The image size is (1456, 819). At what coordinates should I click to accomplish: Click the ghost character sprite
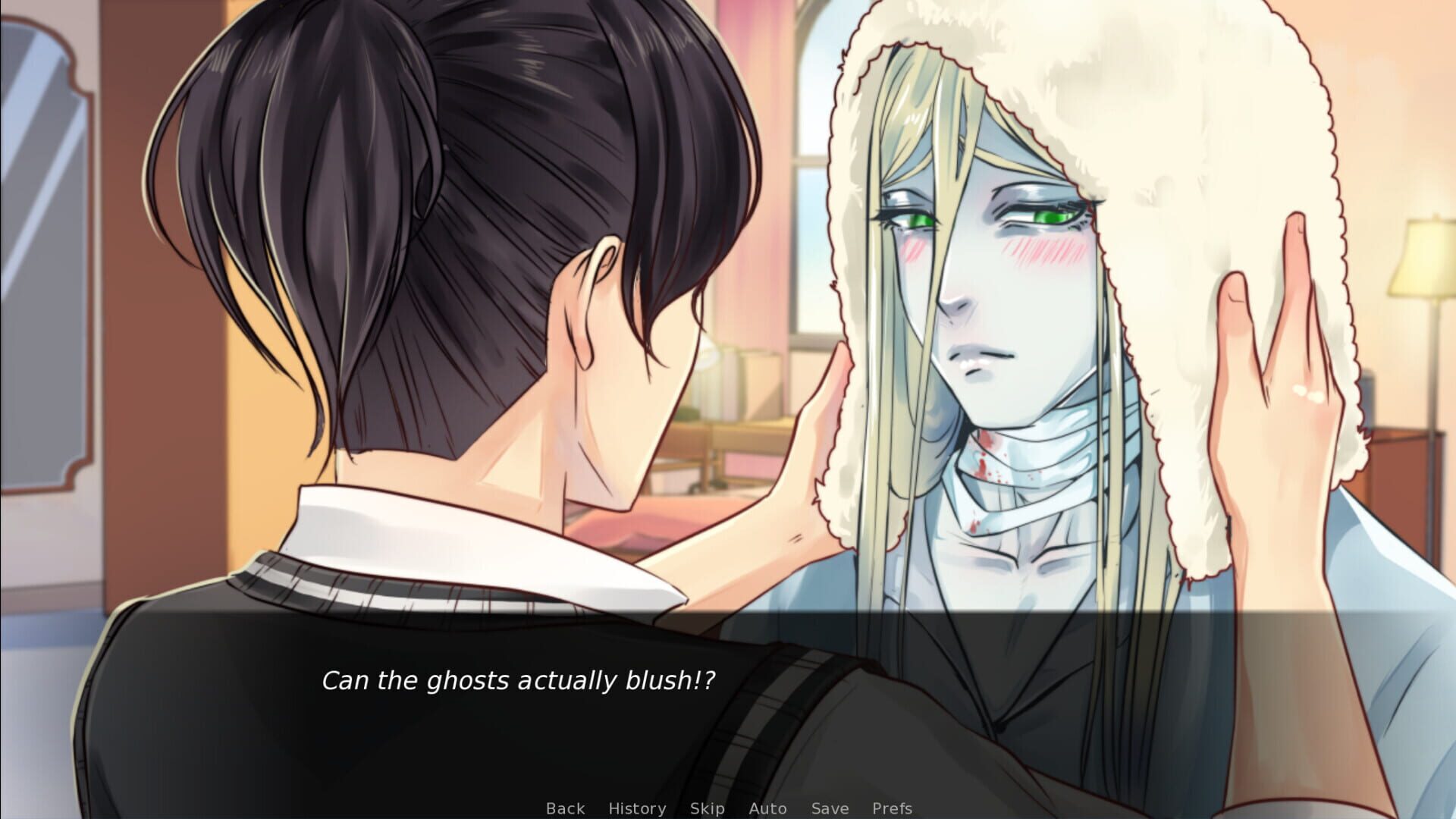[986, 303]
